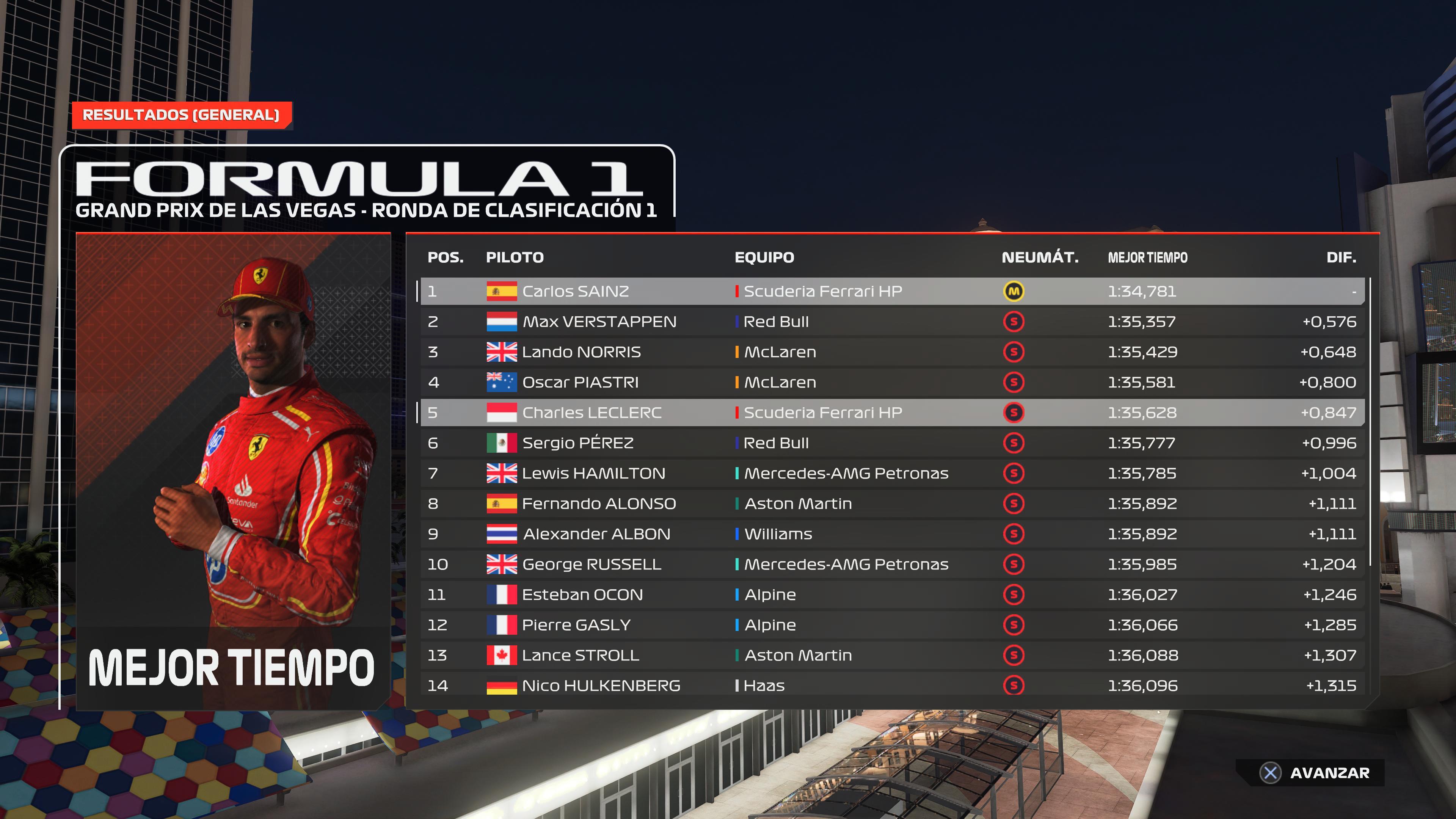Select Alexander ALBON results row
Image resolution: width=1456 pixels, height=819 pixels.
(x=892, y=534)
